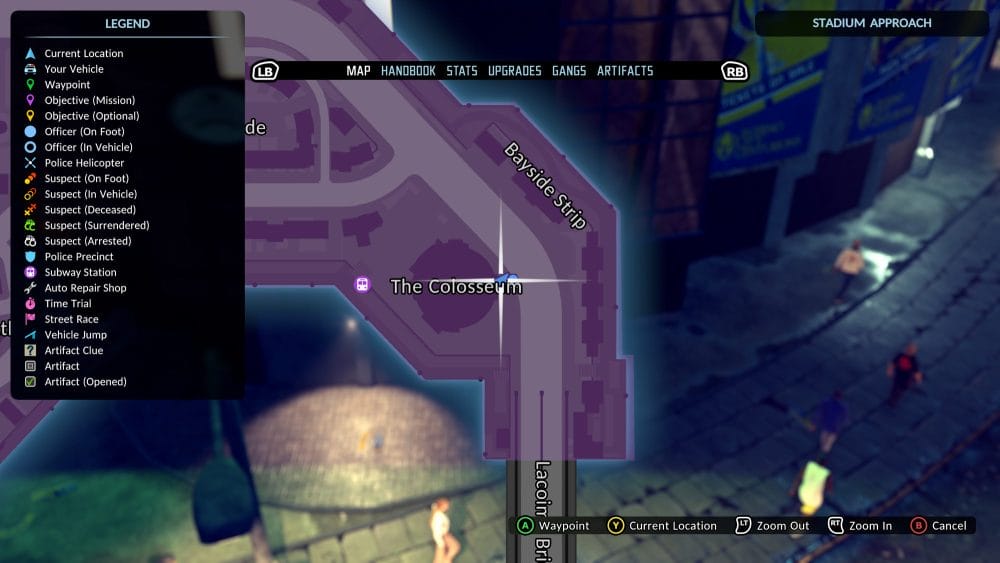Select the Map tab

click(358, 71)
